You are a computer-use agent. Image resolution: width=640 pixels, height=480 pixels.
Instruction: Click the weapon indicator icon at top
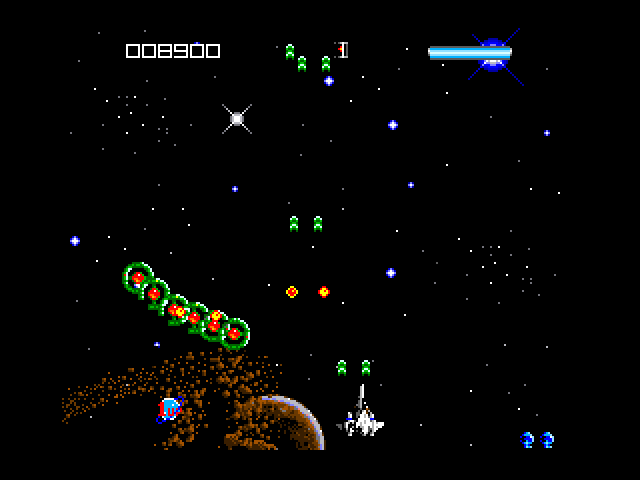click(x=342, y=50)
